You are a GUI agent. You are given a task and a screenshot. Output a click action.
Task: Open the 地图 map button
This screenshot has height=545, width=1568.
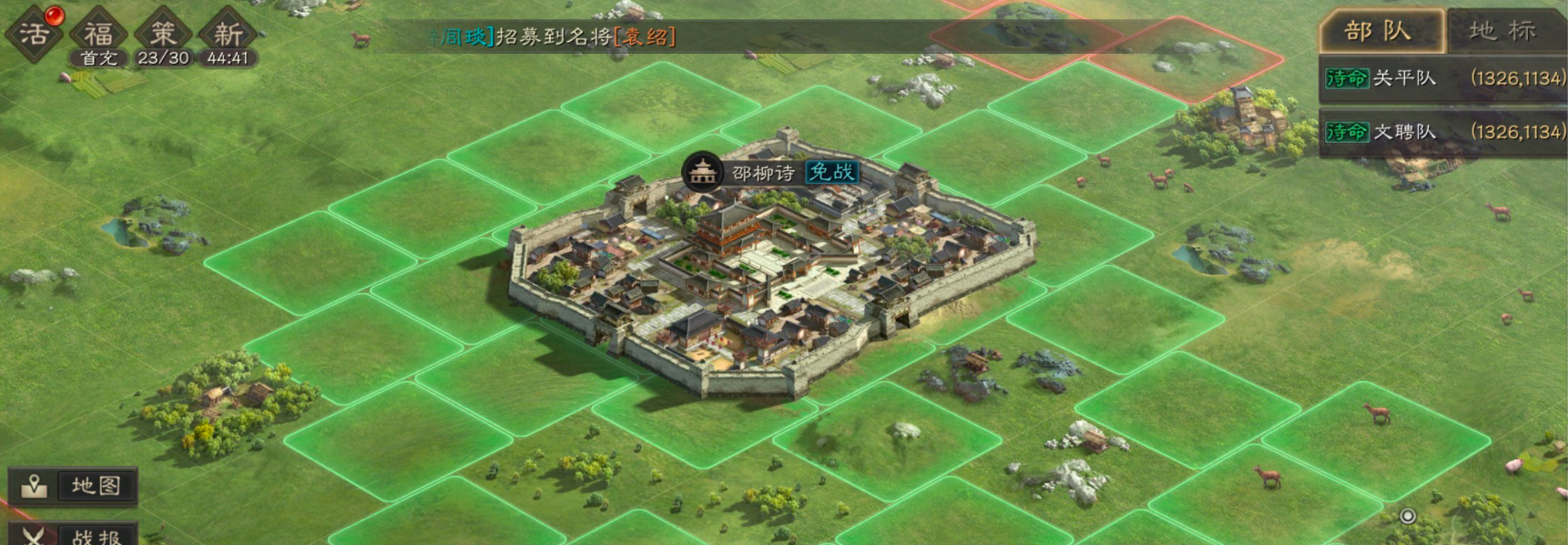75,486
